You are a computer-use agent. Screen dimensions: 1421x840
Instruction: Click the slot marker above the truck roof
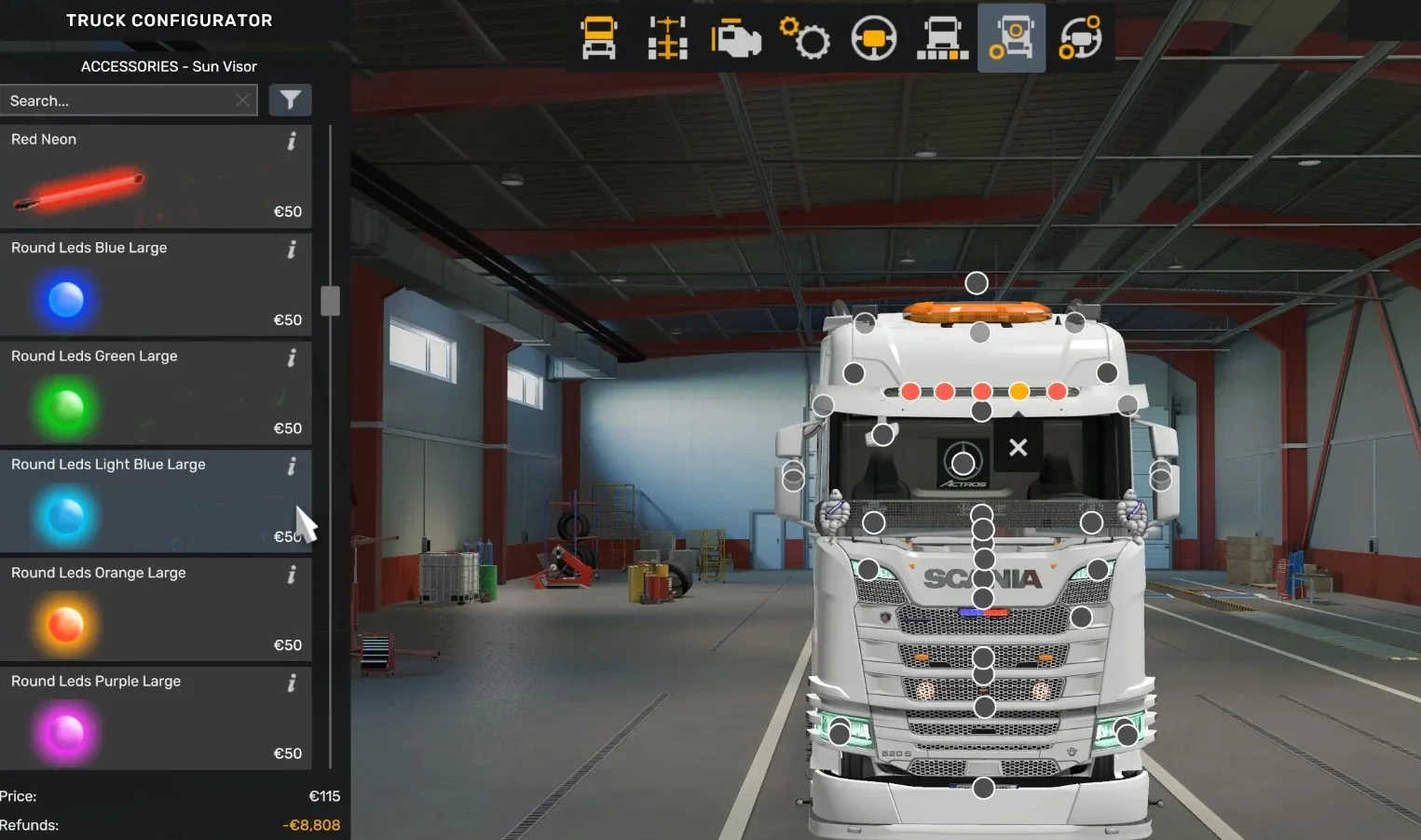(x=976, y=281)
